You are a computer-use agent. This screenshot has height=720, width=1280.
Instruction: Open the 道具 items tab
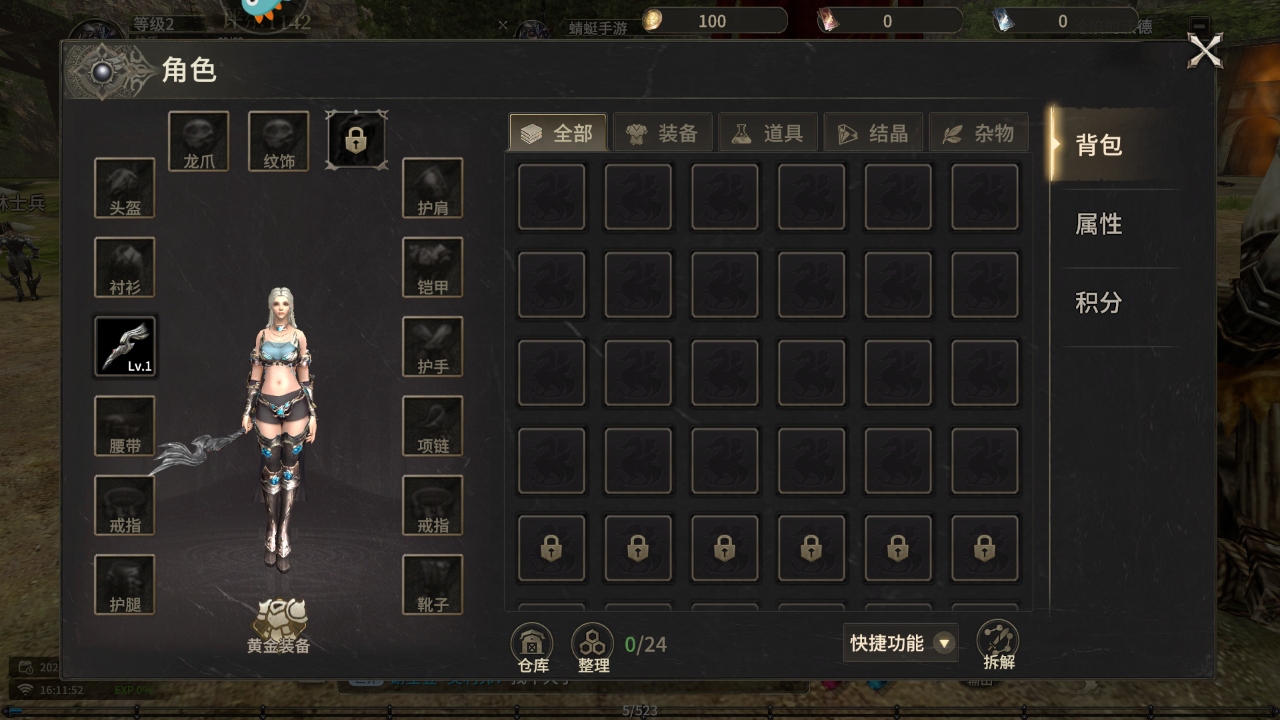tap(768, 133)
